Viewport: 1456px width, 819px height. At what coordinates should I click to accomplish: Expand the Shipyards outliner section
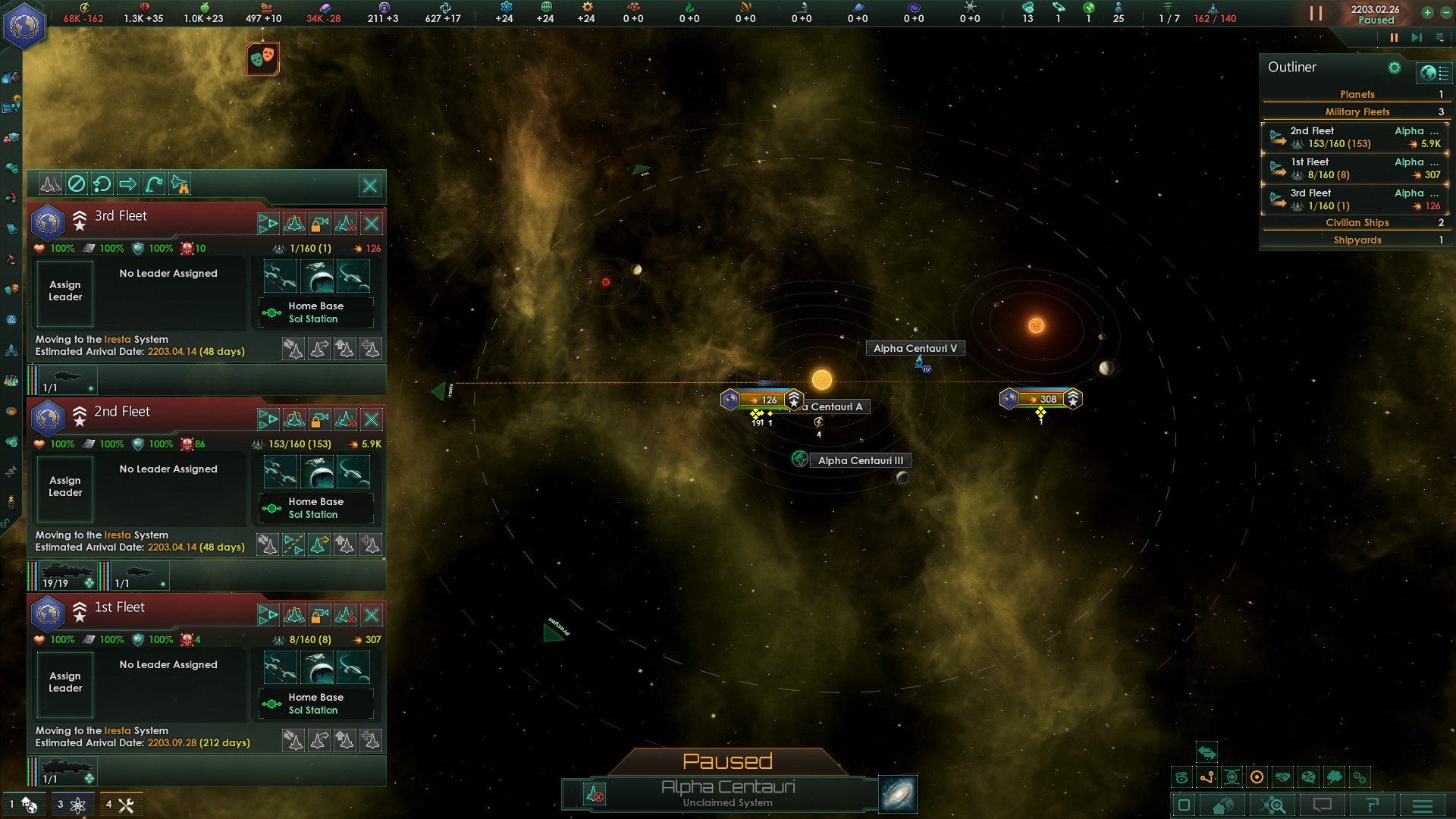pyautogui.click(x=1357, y=240)
